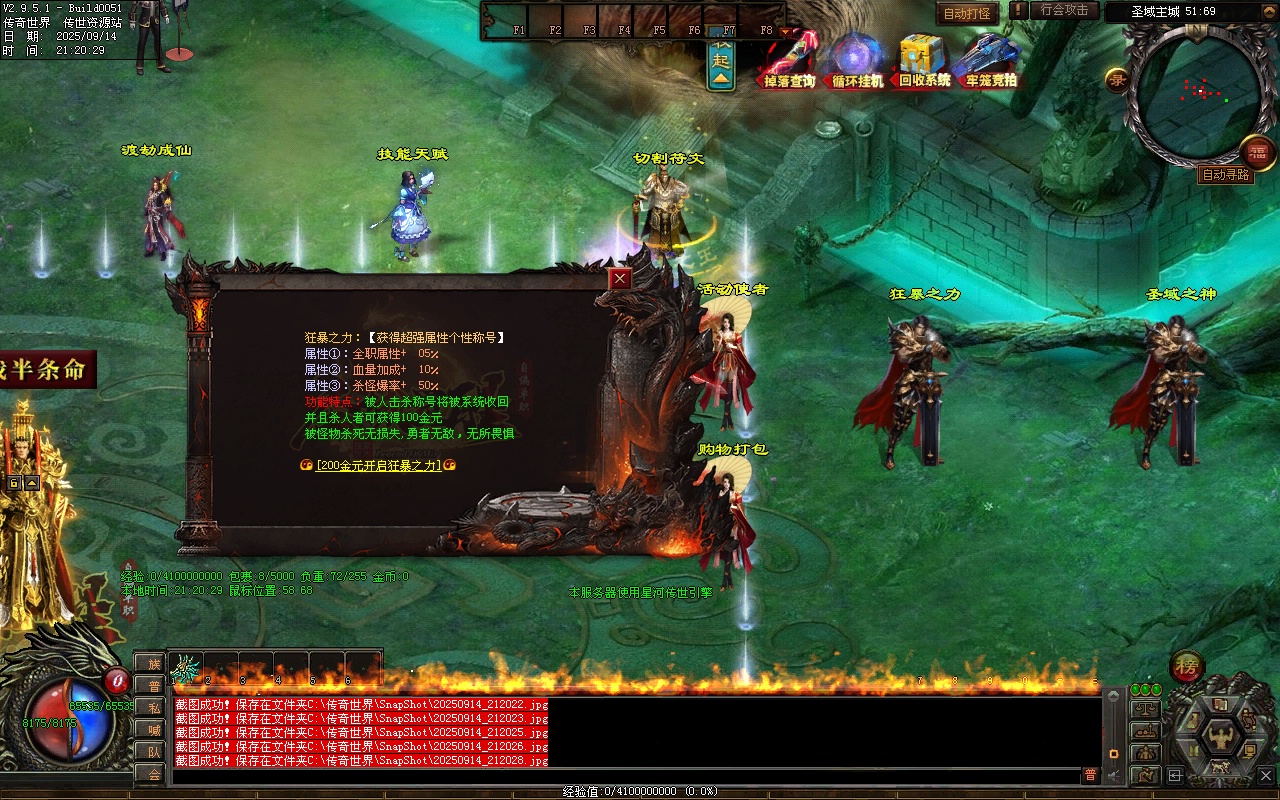Toggle the 自动打怪 auto-fight button

tap(967, 13)
